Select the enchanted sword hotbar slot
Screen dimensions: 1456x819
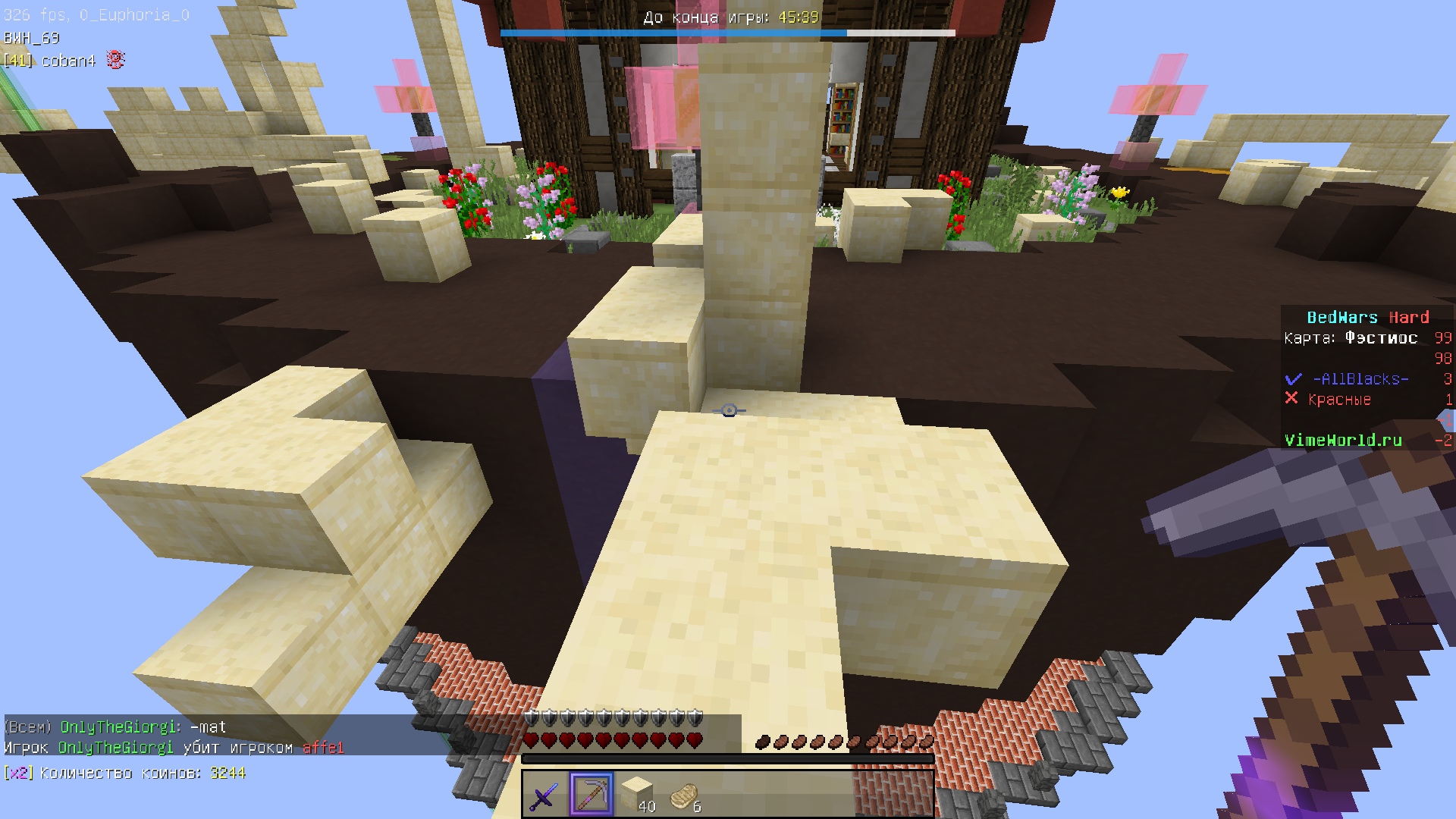(x=544, y=795)
